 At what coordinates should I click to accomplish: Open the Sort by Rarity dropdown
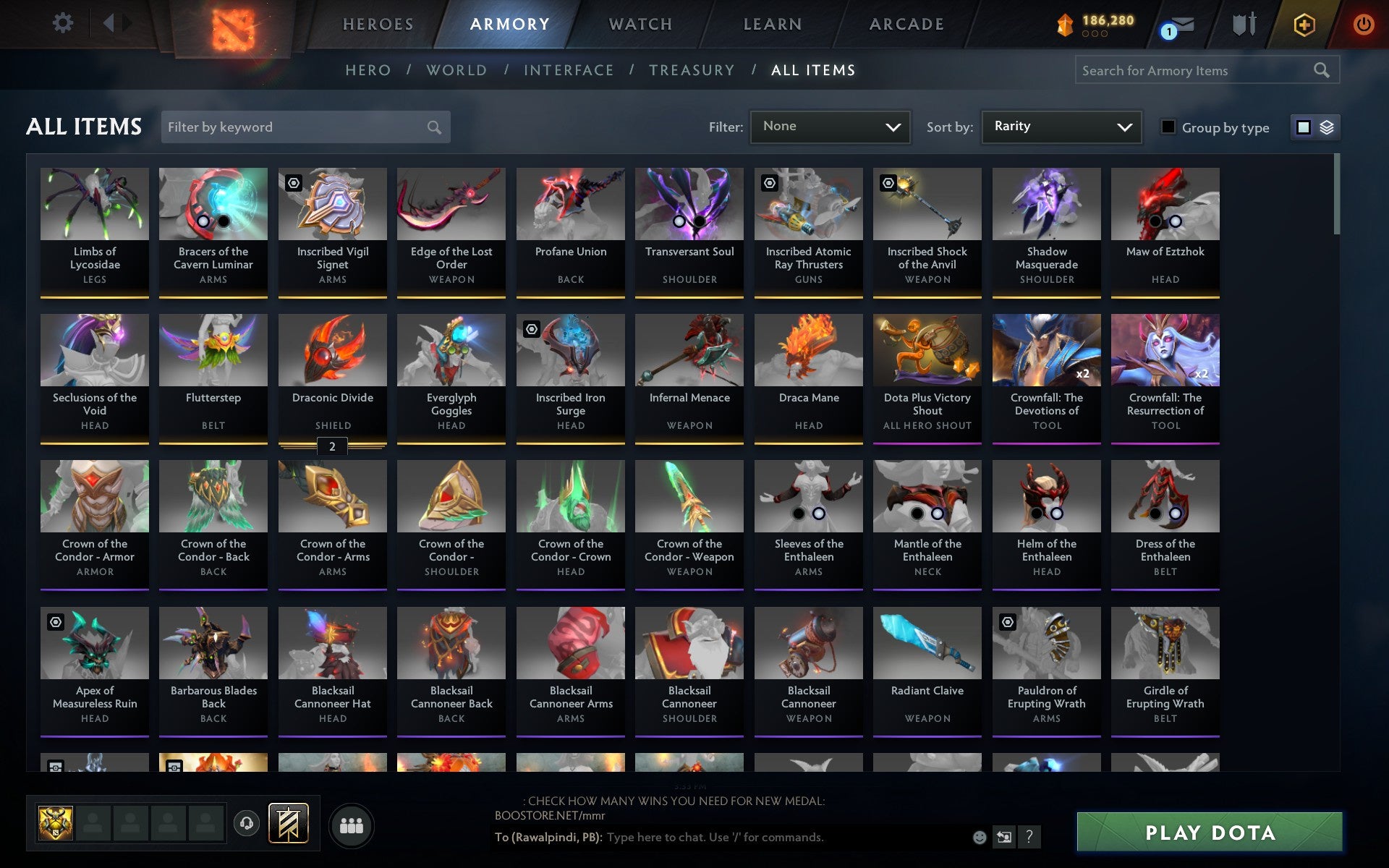pyautogui.click(x=1061, y=127)
